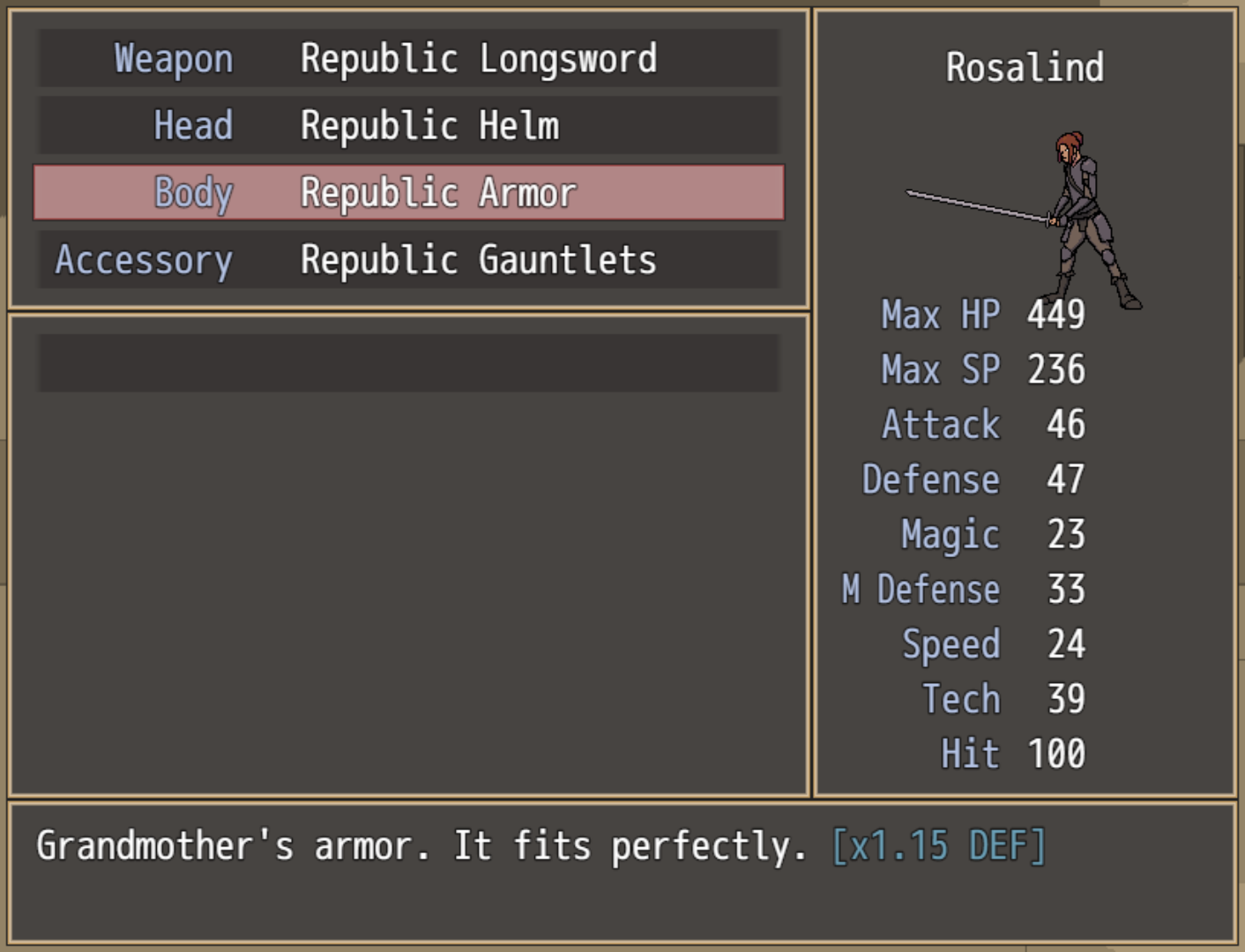Click the Republic Helm item name
Image resolution: width=1245 pixels, height=952 pixels.
coord(429,125)
